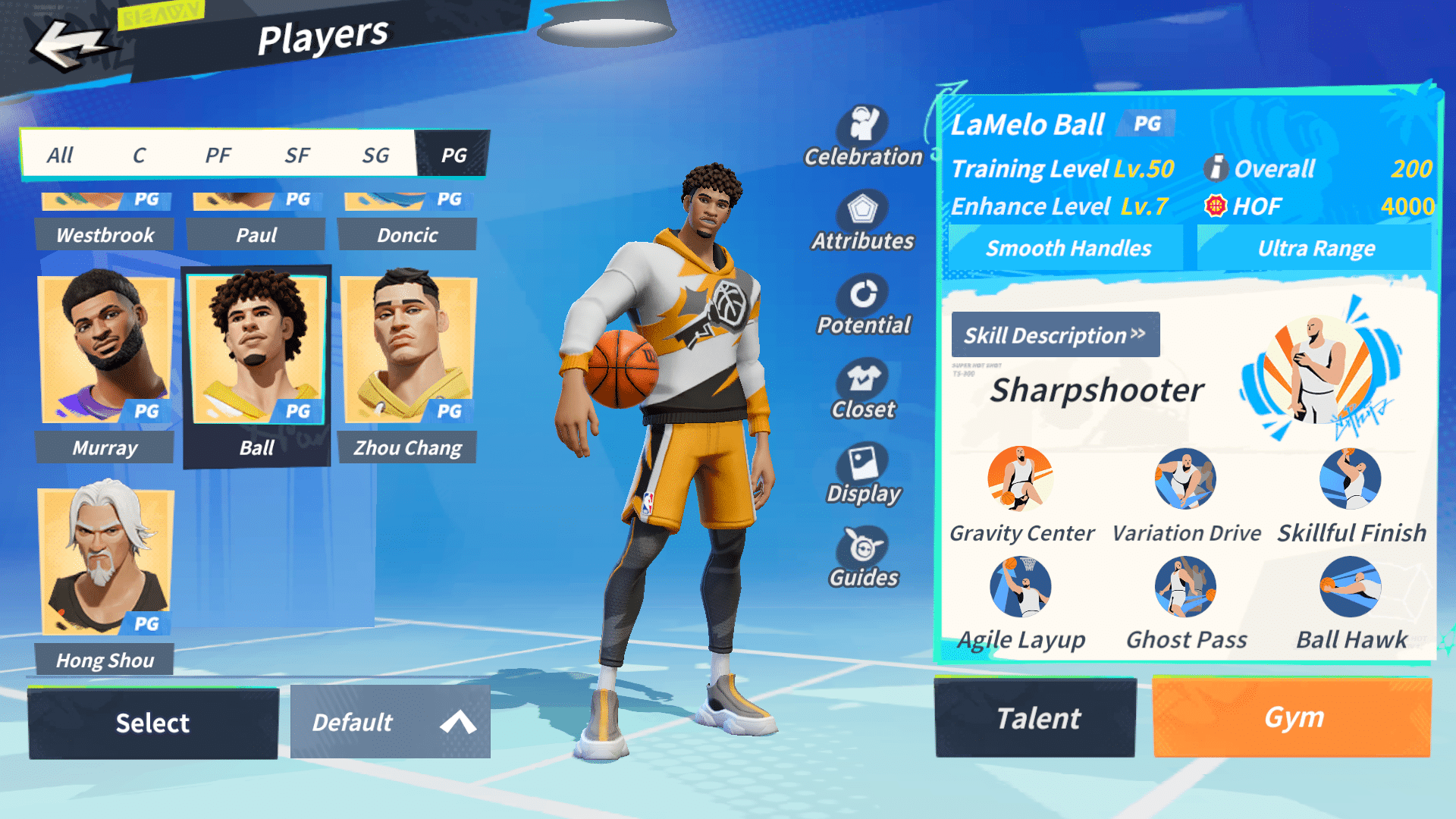This screenshot has width=1456, height=819.
Task: Open the Celebration menu
Action: coord(864,136)
